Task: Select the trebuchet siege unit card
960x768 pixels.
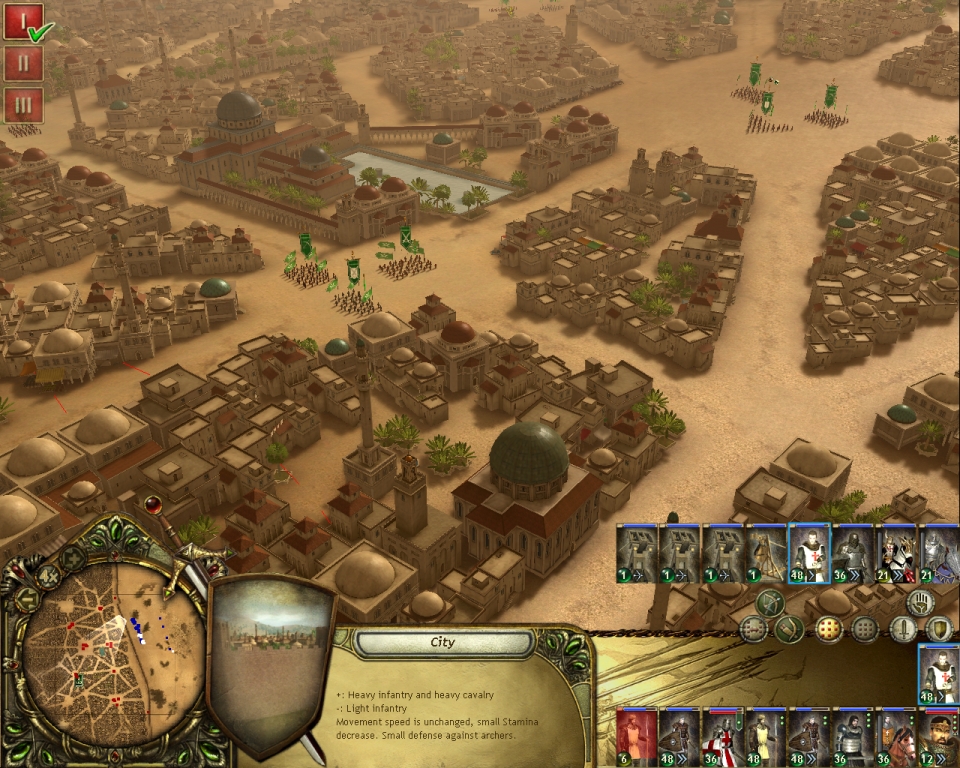Action: 766,553
